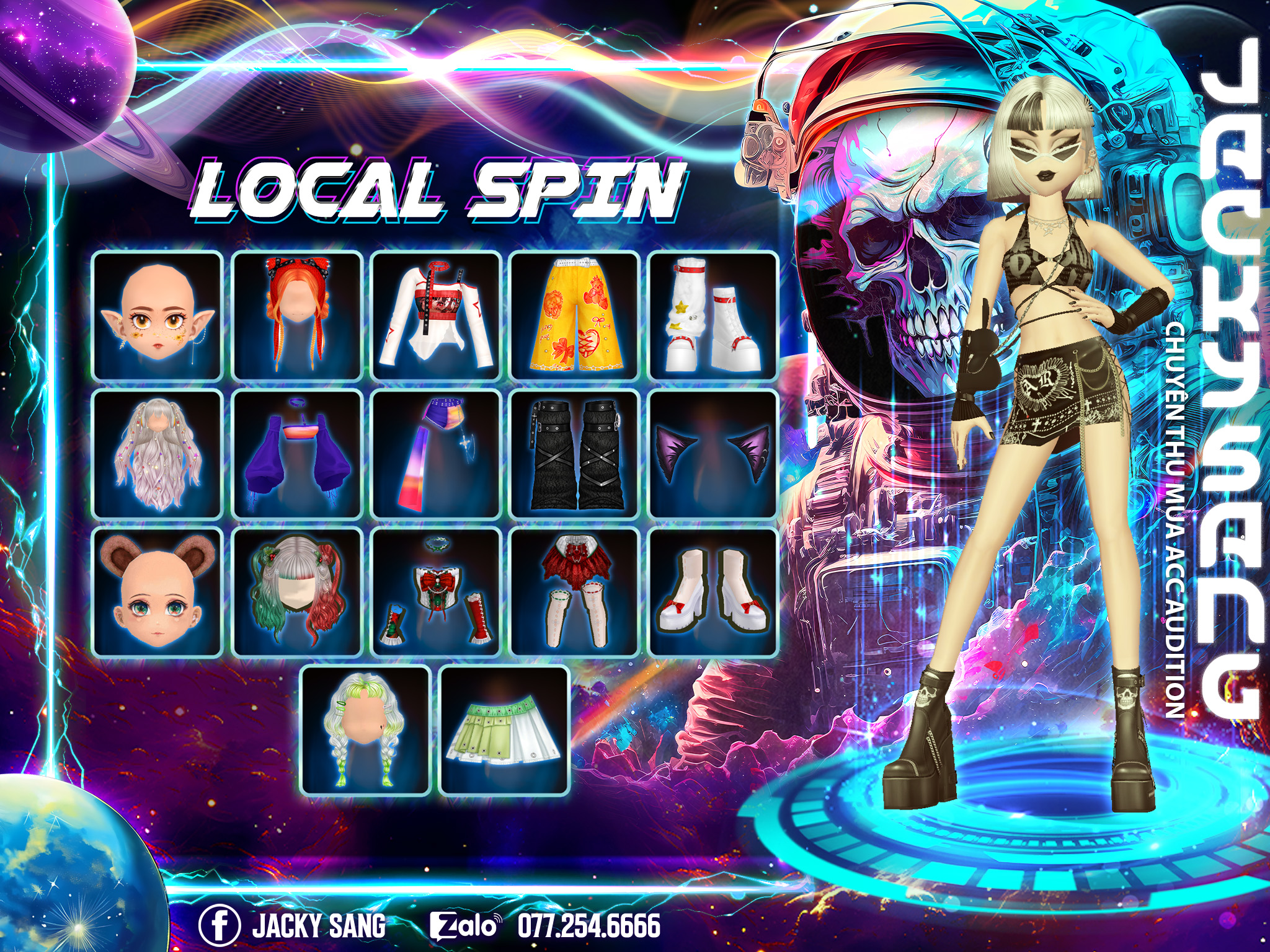The width and height of the screenshot is (1270, 952).
Task: Select the yellow printed shorts tile
Action: 575,315
